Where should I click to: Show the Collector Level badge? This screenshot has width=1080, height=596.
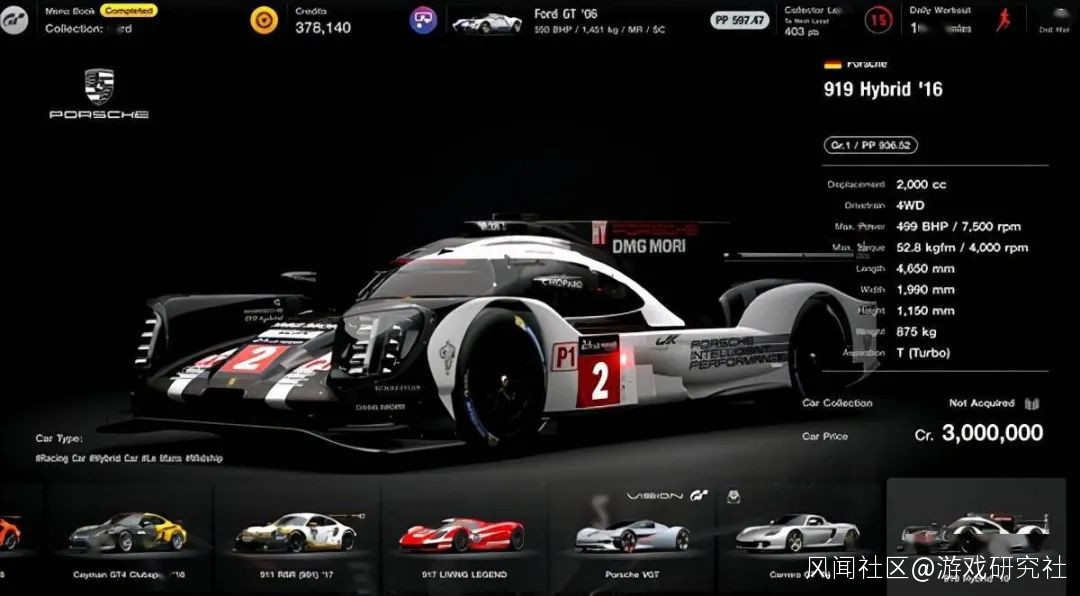[x=879, y=19]
